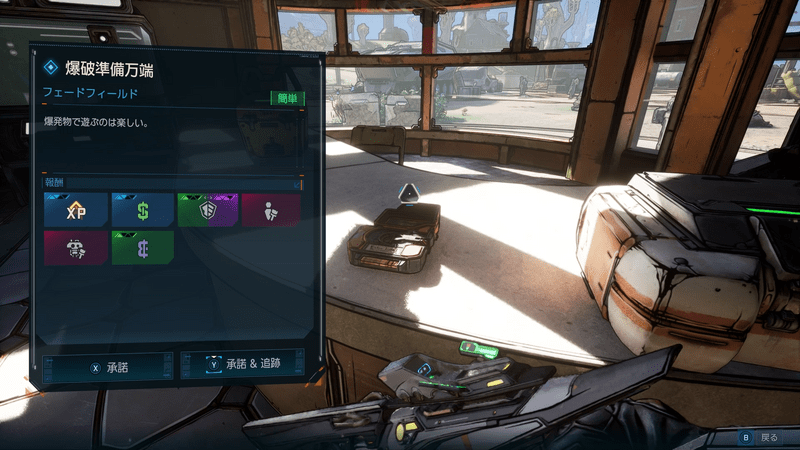800x450 pixels.
Task: Select the magenta robot head reward tile
Action: tap(76, 248)
